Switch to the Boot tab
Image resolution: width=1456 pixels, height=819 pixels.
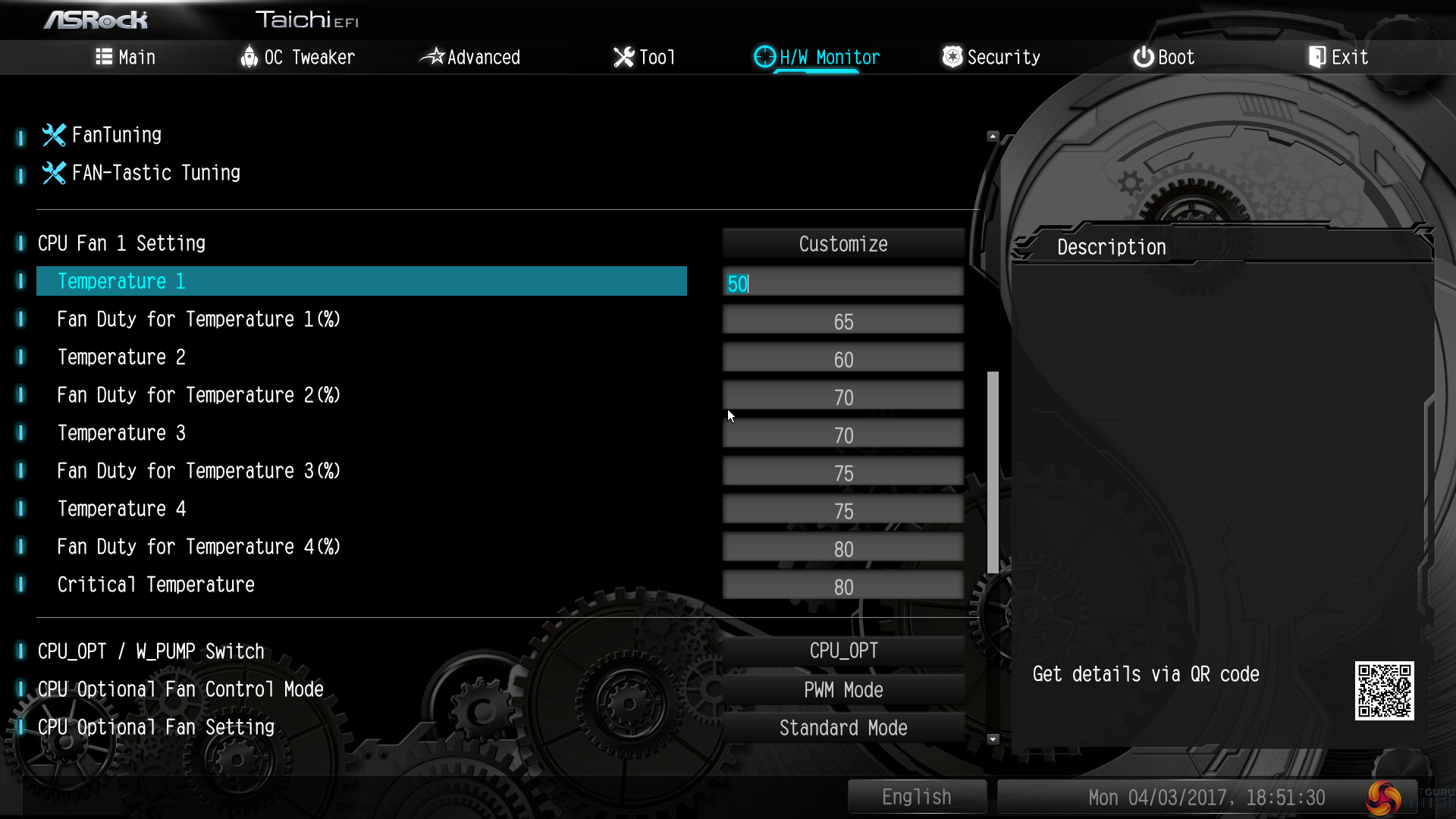(1164, 57)
